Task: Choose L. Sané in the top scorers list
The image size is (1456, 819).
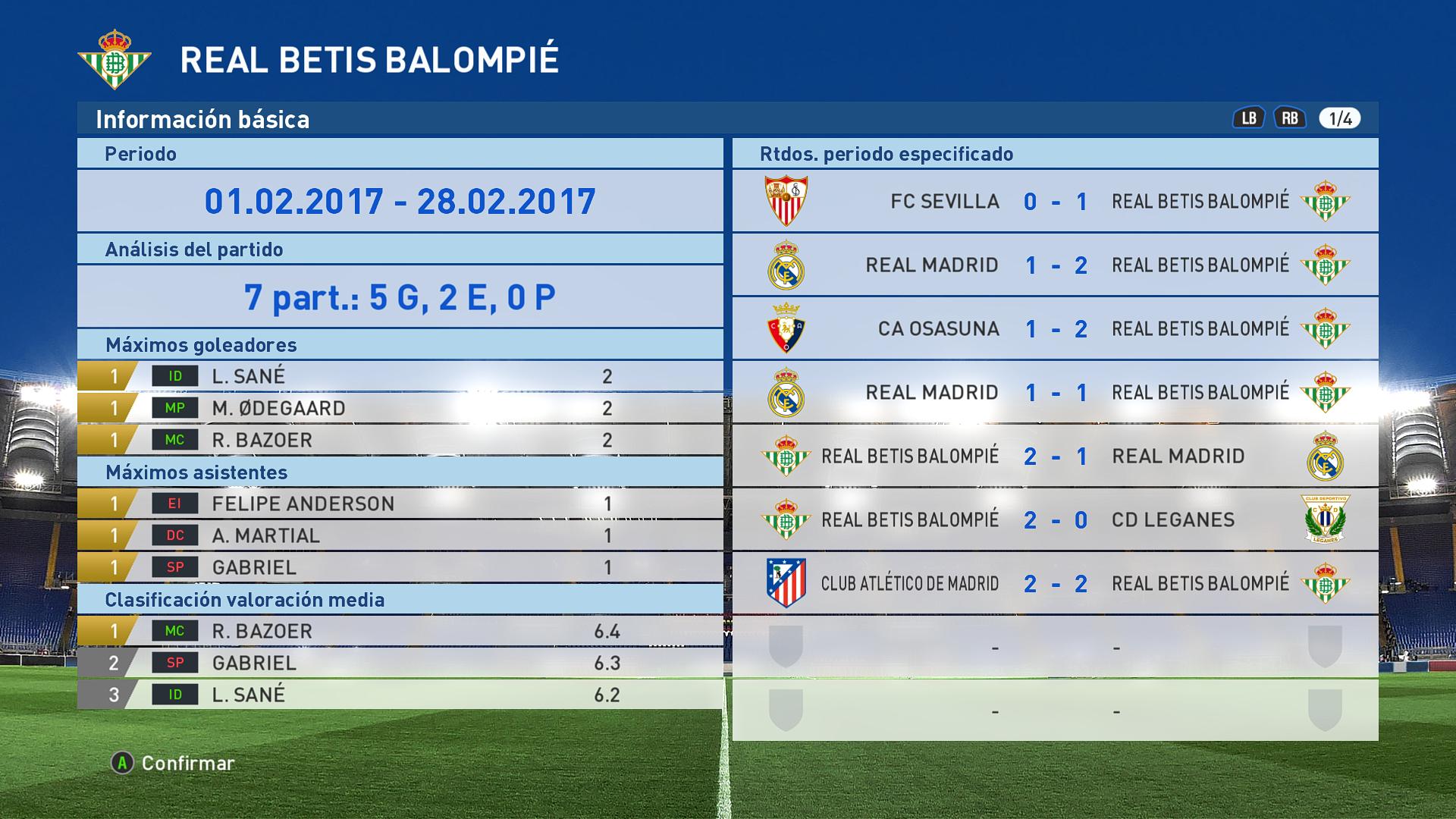Action: click(400, 376)
